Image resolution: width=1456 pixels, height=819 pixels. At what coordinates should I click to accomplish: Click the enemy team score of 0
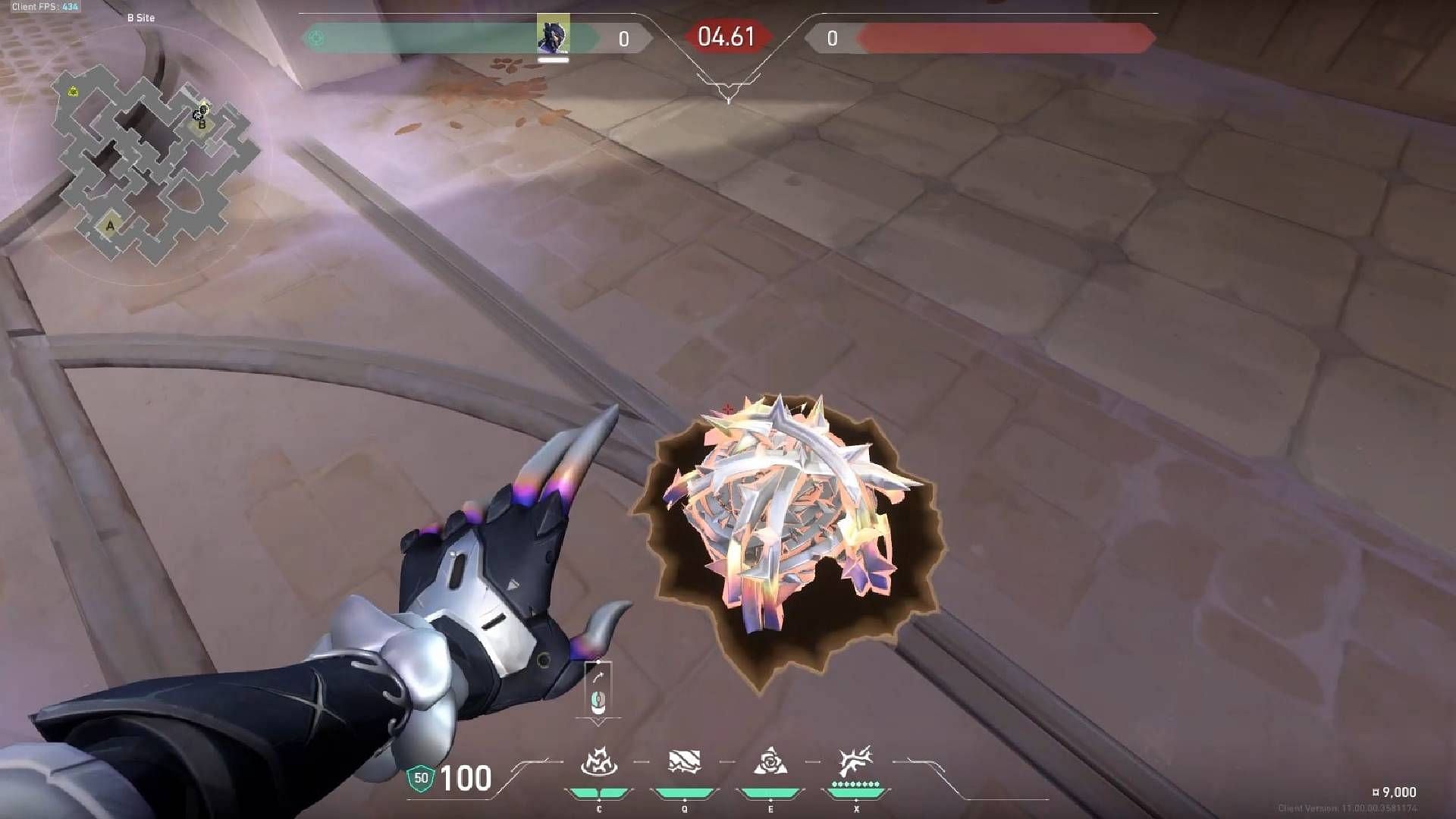click(x=831, y=34)
